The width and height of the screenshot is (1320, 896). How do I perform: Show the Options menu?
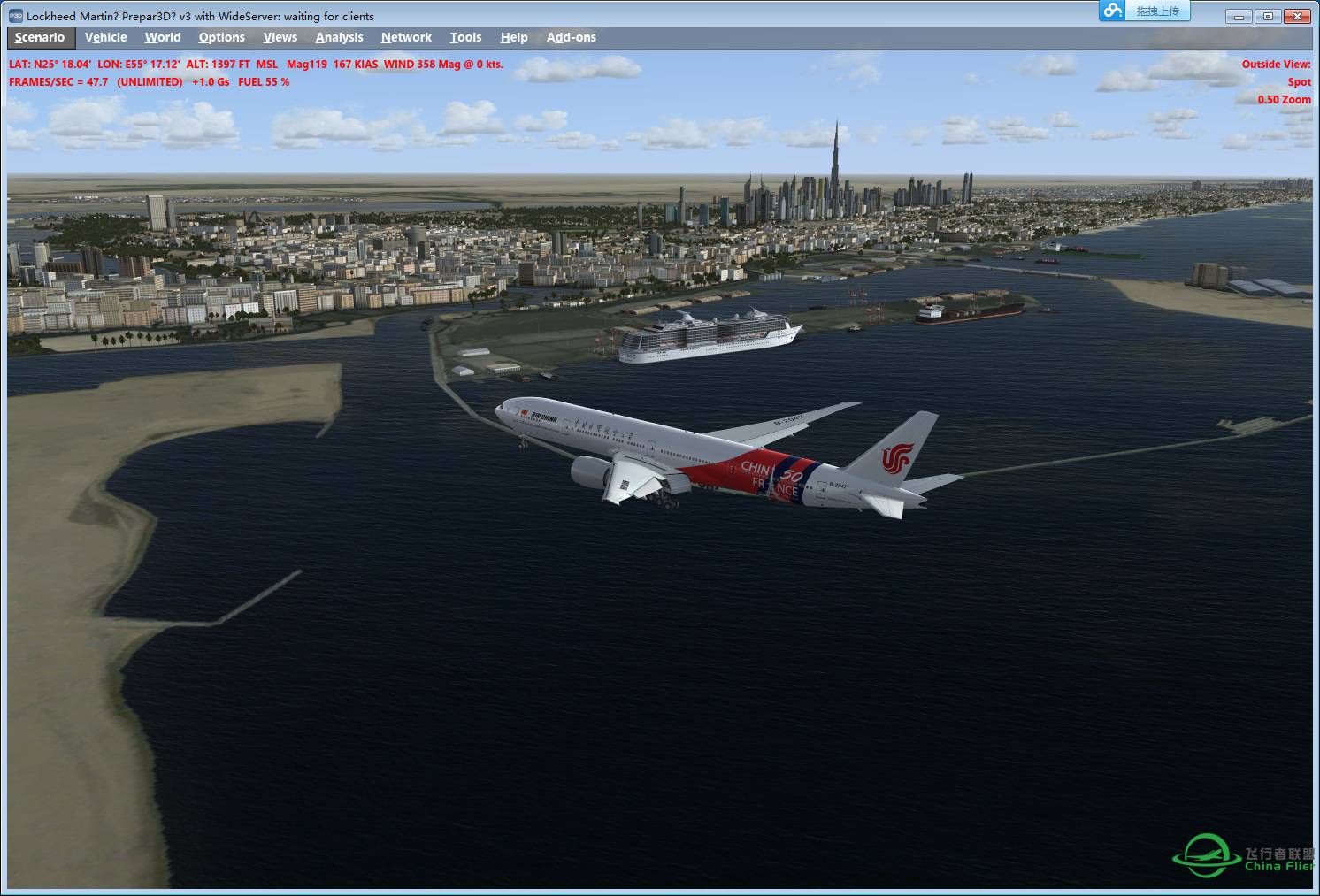point(221,37)
